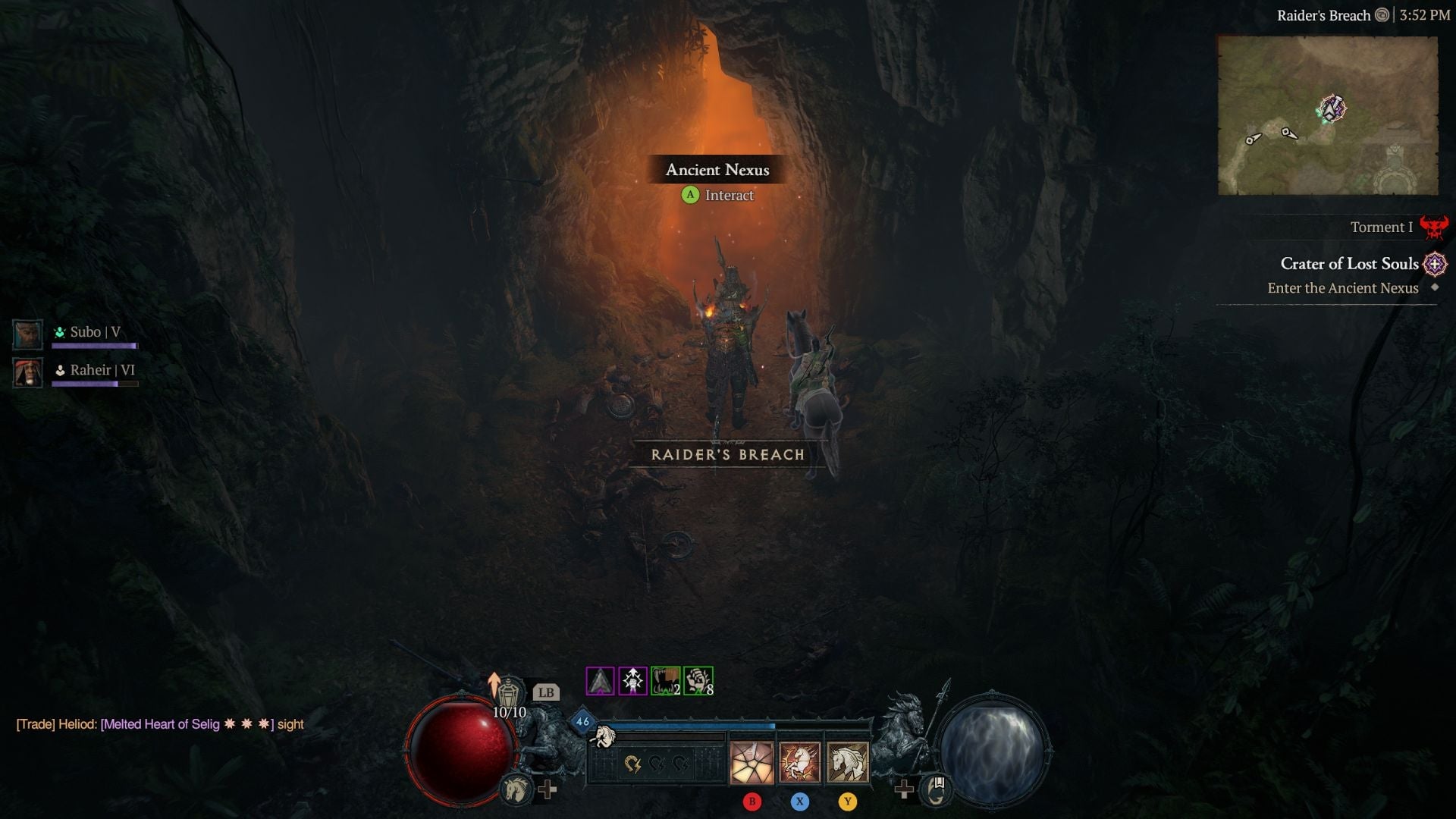Select the purple triangle buff icon
This screenshot has height=819, width=1456.
598,680
